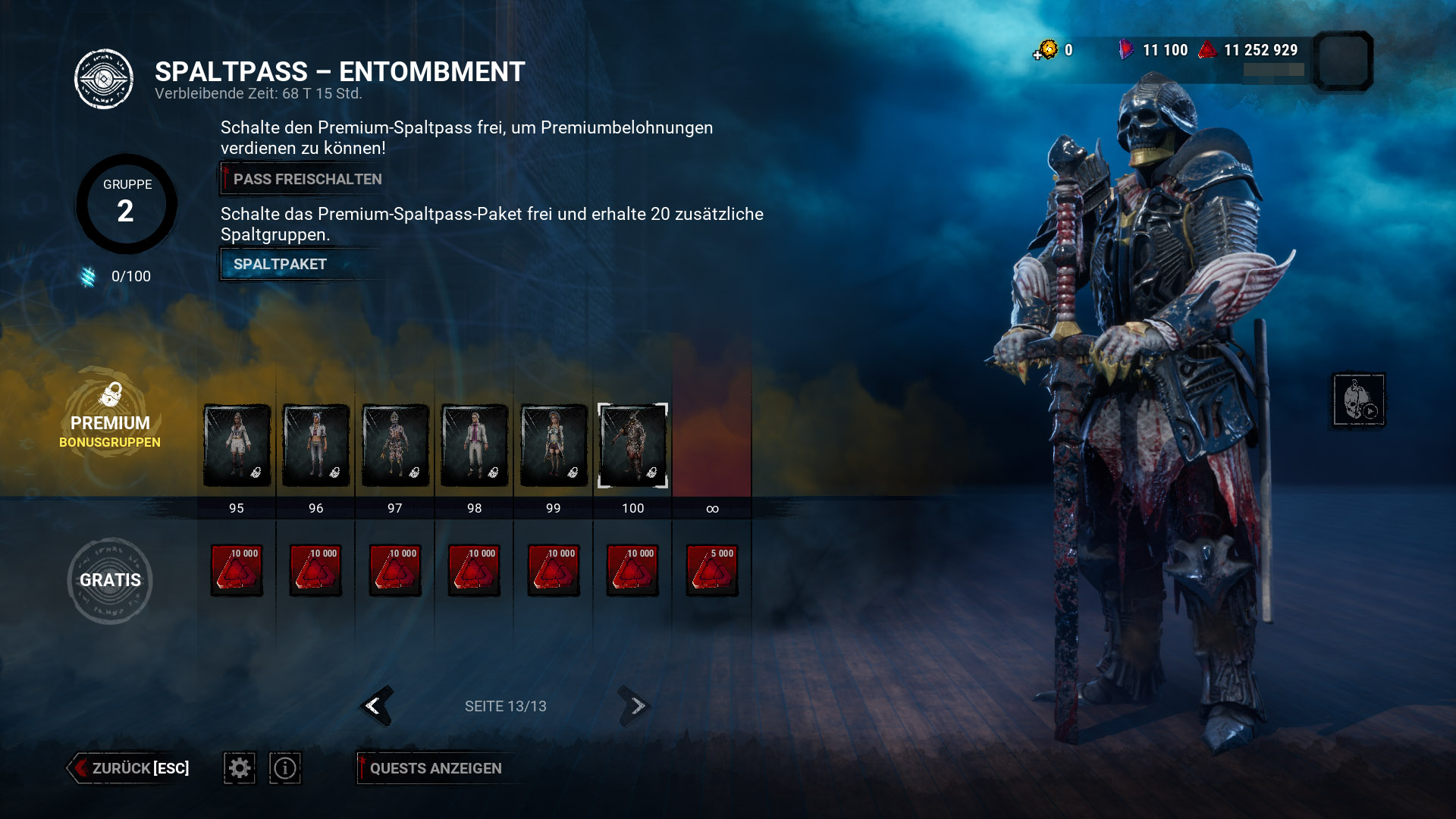The height and width of the screenshot is (819, 1456).
Task: Open the info panel next to settings
Action: pos(284,768)
